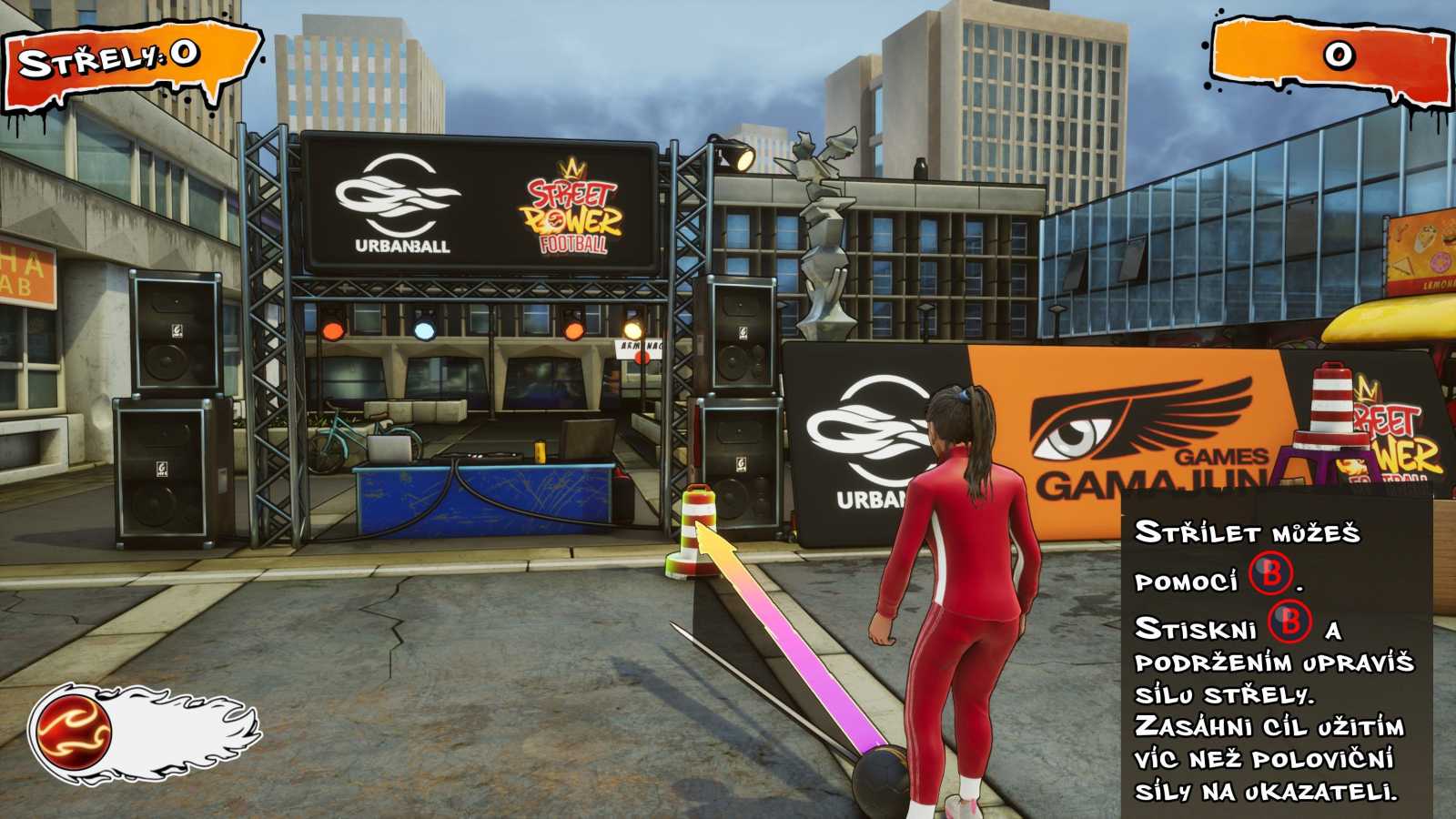Image resolution: width=1456 pixels, height=819 pixels.
Task: Click the Urbanball flame logo on the billboard
Action: [x=393, y=196]
